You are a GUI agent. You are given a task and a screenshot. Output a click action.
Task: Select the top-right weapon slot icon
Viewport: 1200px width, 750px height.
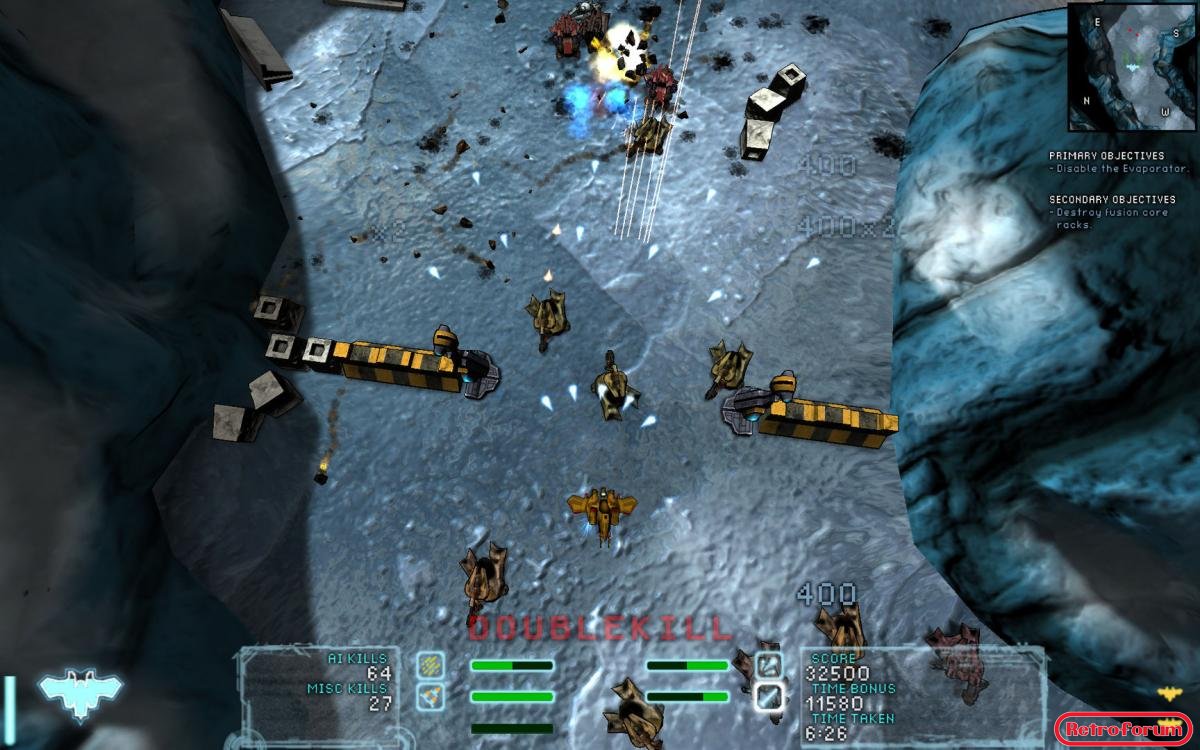click(x=769, y=665)
